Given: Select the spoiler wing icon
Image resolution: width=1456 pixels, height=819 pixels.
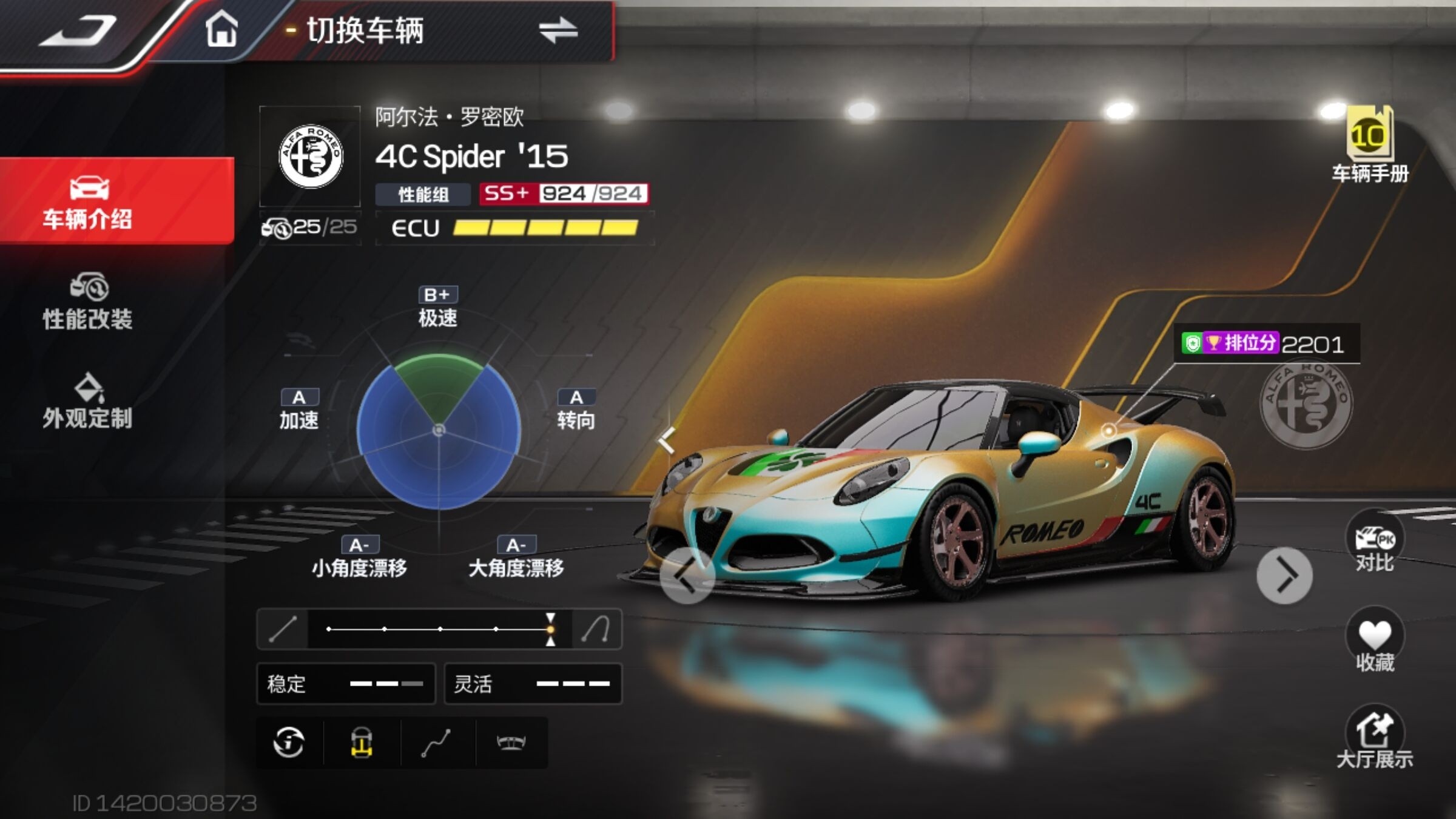Looking at the screenshot, I should [511, 742].
